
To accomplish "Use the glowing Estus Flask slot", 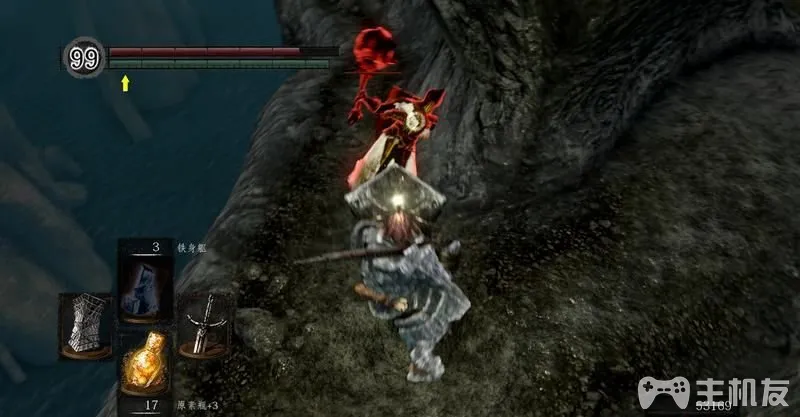I will [x=146, y=364].
